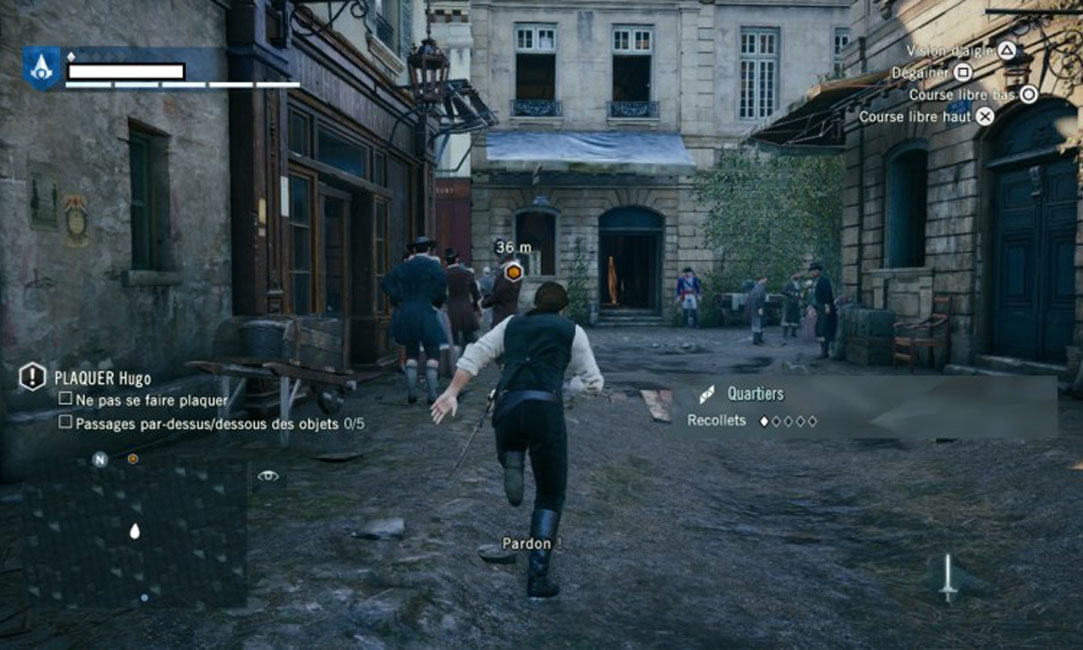Open the minimap
Screen dimensions: 1083x650
click(134, 534)
